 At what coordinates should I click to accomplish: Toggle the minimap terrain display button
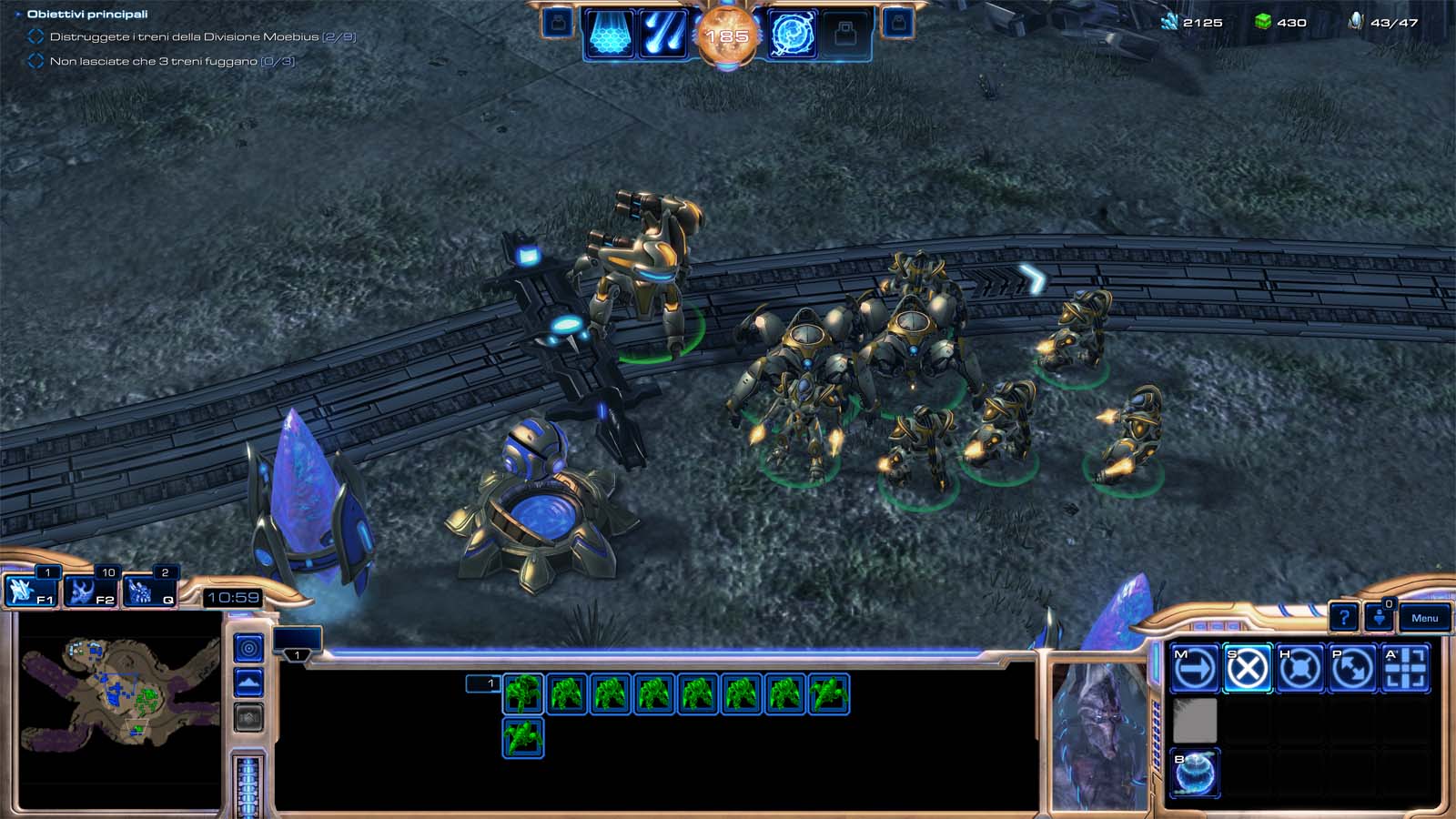click(248, 682)
